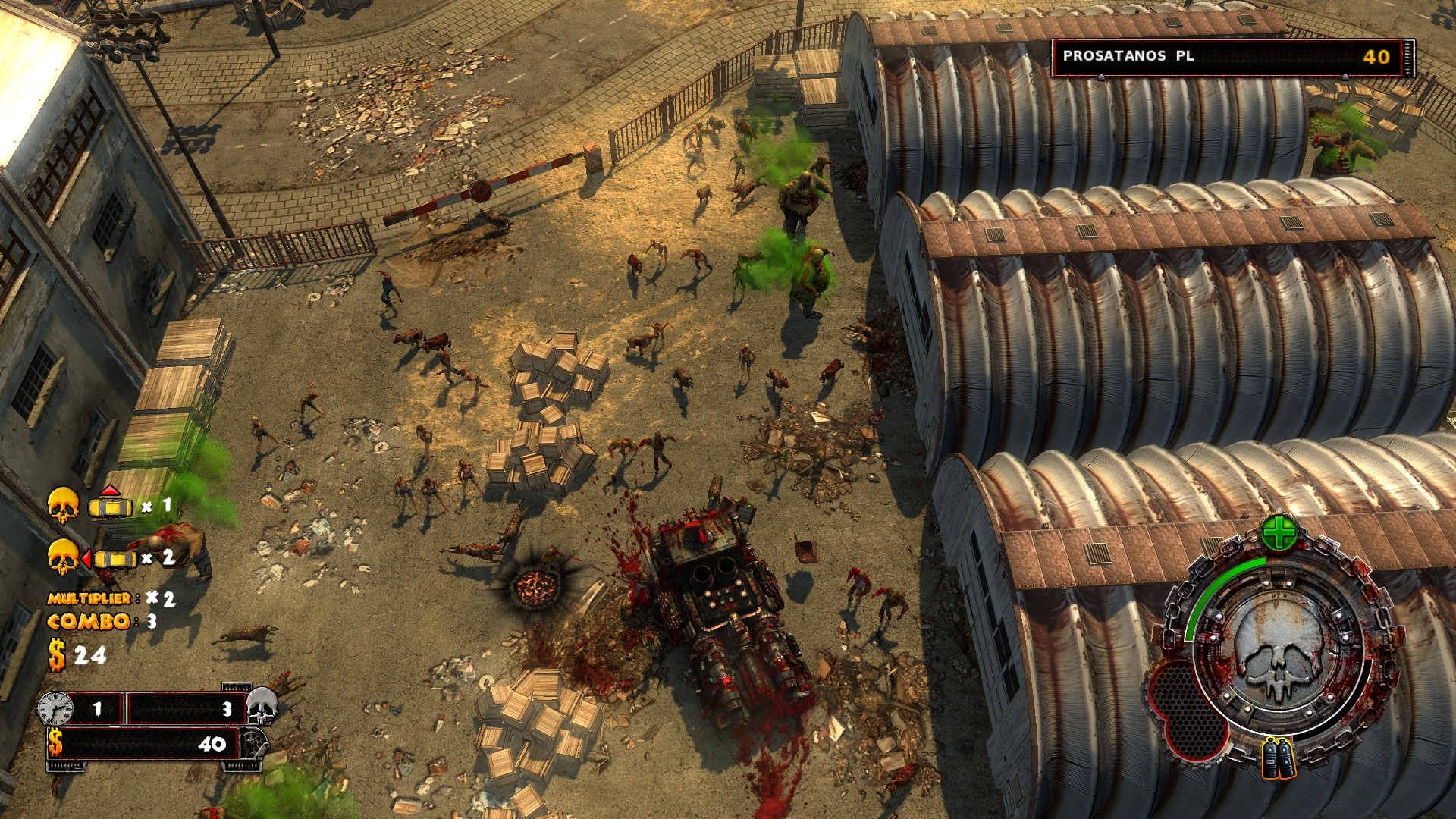Click the $24 cash counter text
The image size is (1456, 819).
pyautogui.click(x=76, y=653)
